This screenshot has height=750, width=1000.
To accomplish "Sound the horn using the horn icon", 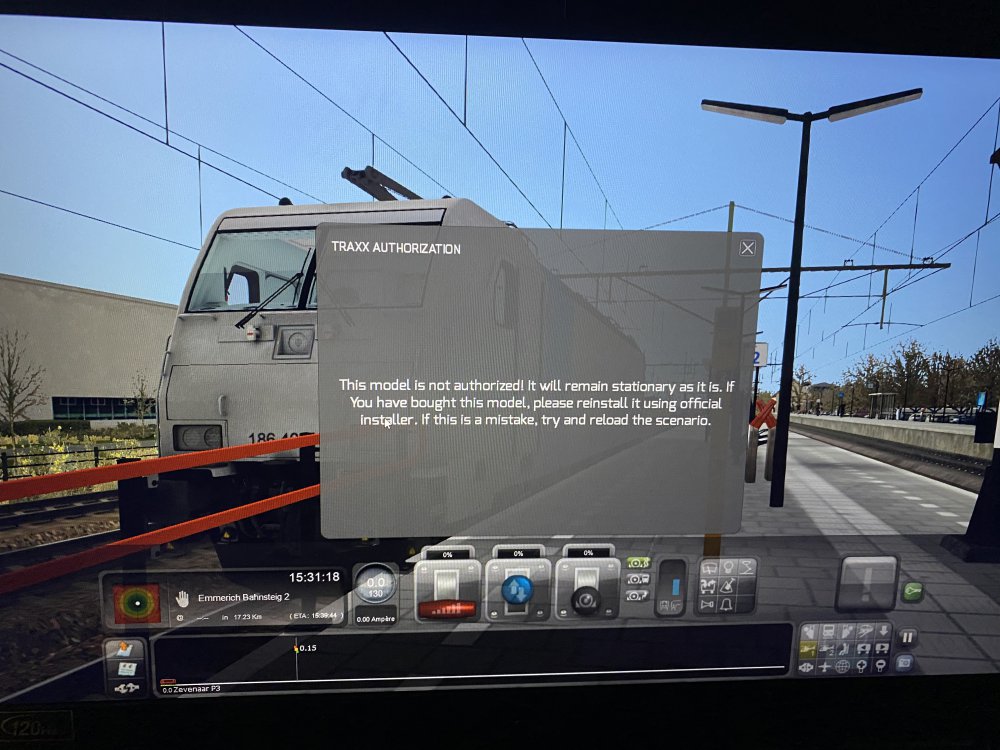I will (708, 606).
